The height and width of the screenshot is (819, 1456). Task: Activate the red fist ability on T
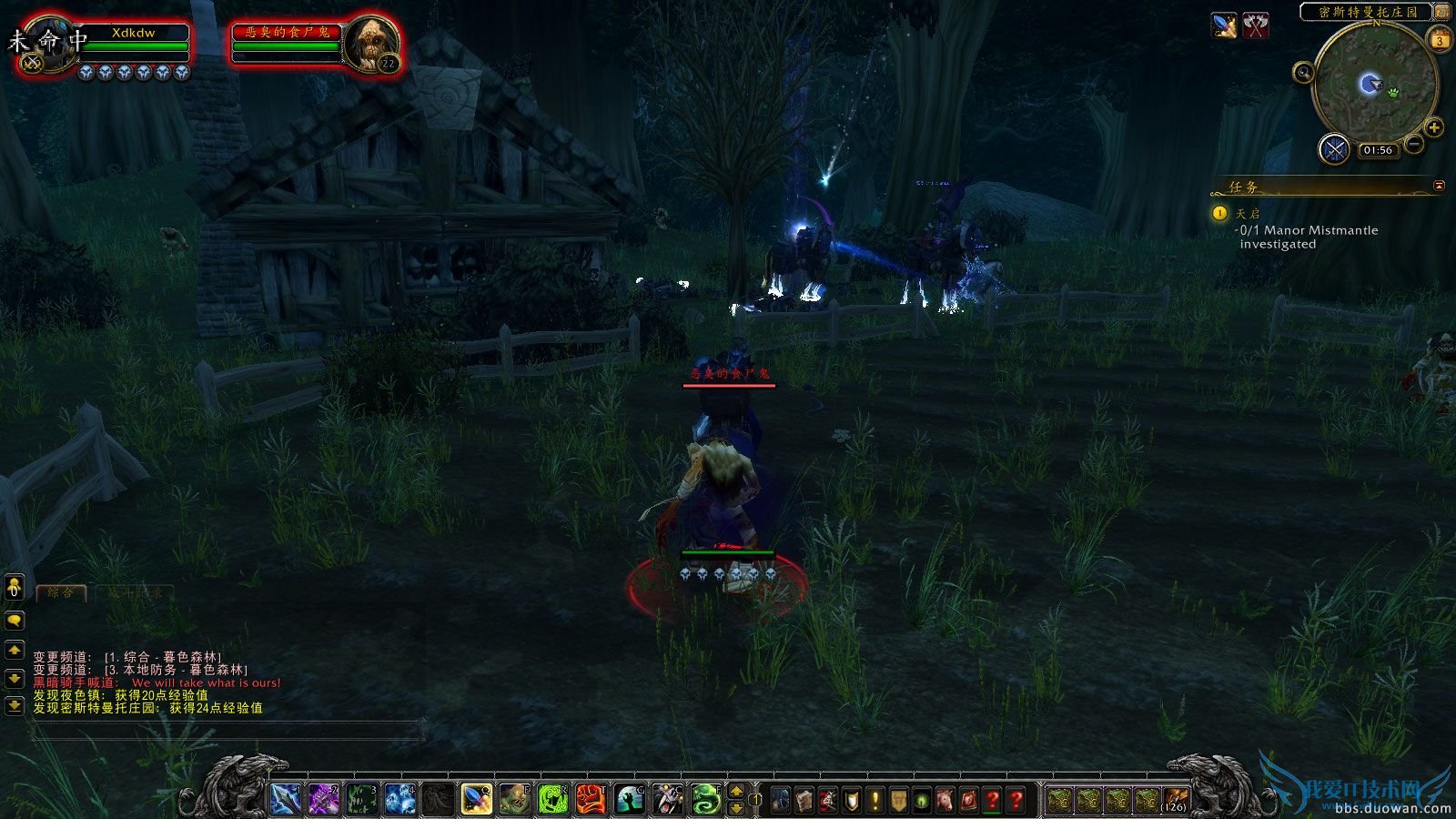591,797
